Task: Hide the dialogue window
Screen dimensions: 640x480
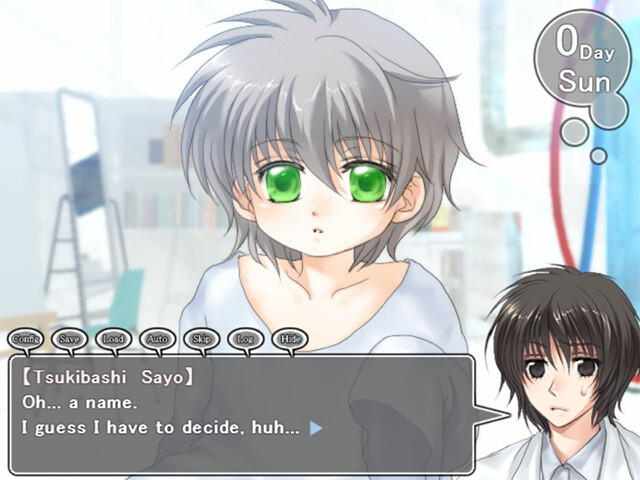Action: click(290, 339)
